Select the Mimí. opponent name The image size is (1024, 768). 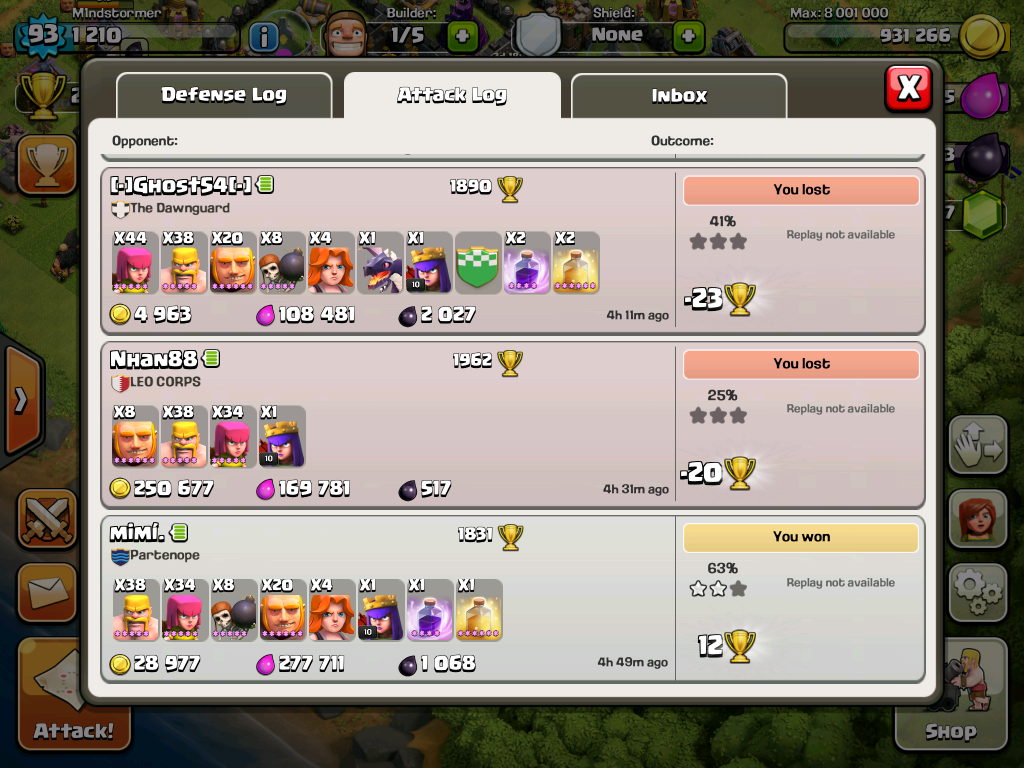pyautogui.click(x=137, y=533)
